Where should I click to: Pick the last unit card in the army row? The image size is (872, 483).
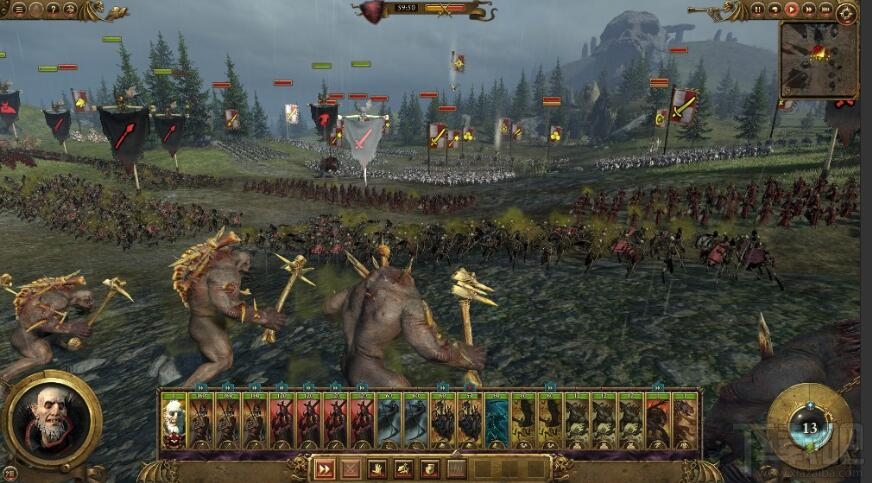pos(685,420)
